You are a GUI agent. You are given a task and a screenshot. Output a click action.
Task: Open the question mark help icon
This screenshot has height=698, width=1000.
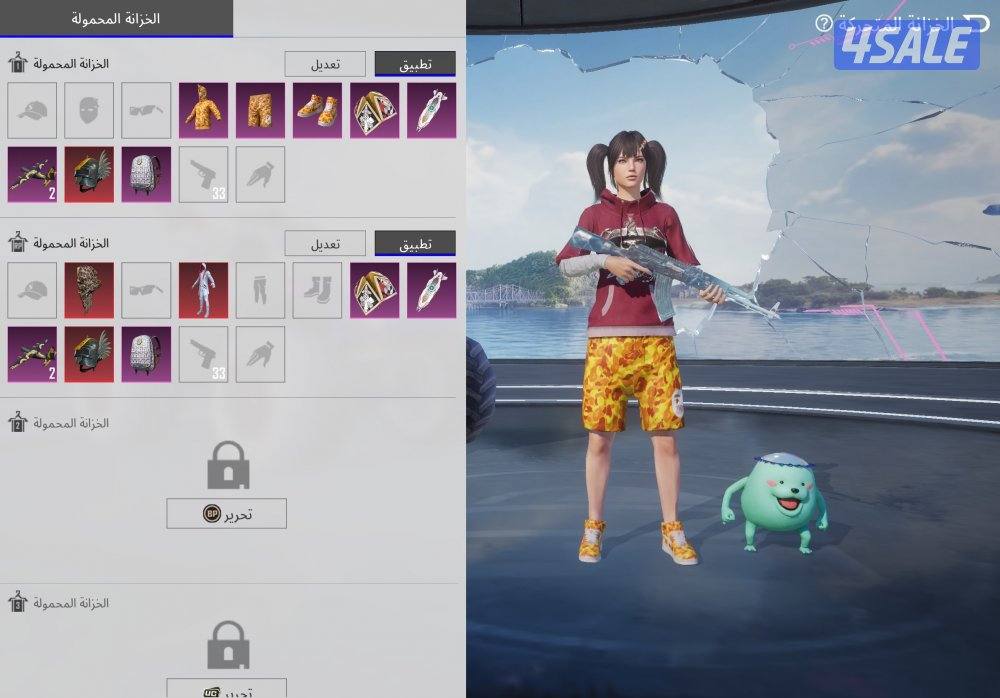pyautogui.click(x=823, y=22)
